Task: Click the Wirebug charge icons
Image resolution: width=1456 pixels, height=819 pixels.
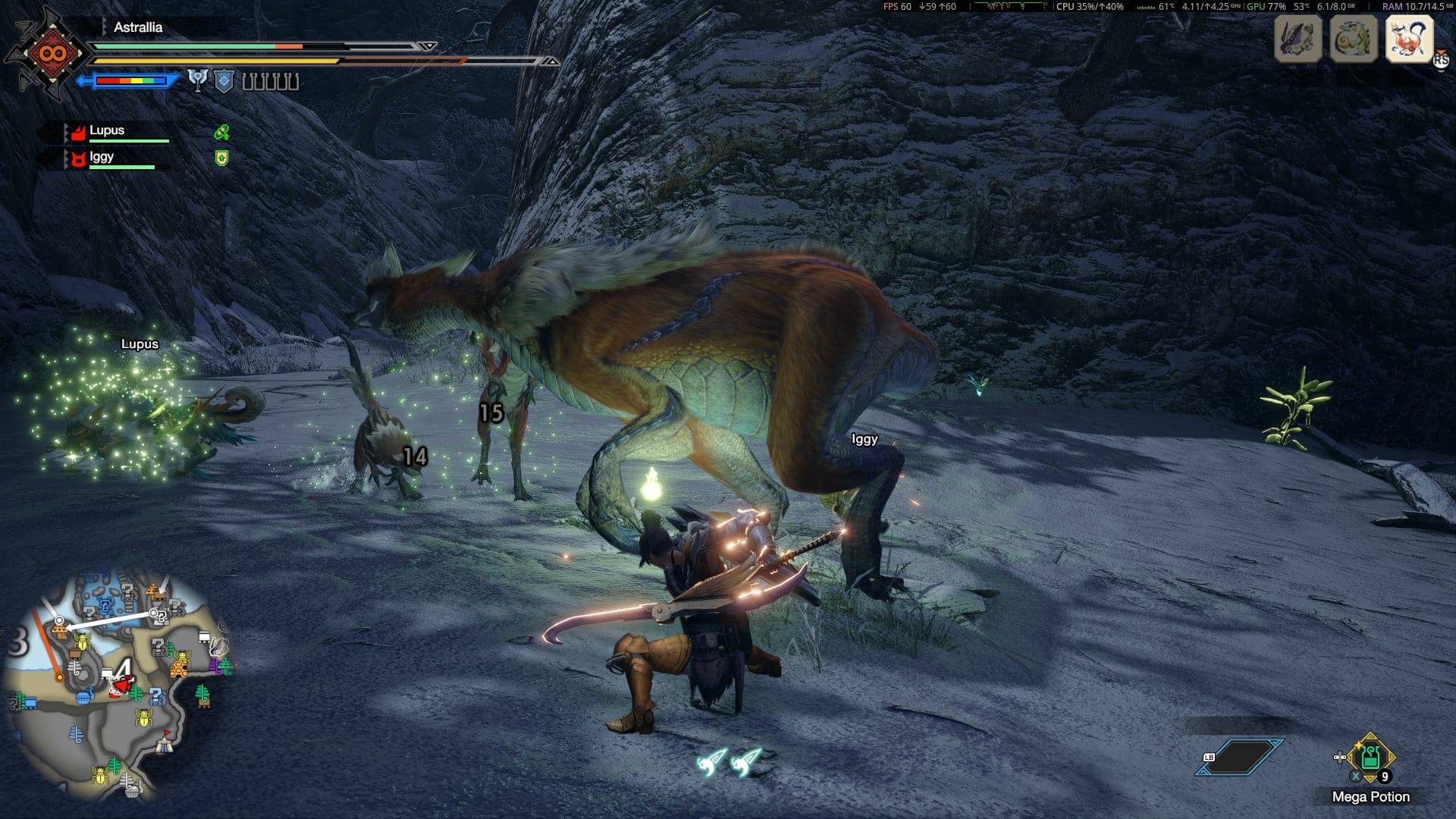Action: pos(731,761)
